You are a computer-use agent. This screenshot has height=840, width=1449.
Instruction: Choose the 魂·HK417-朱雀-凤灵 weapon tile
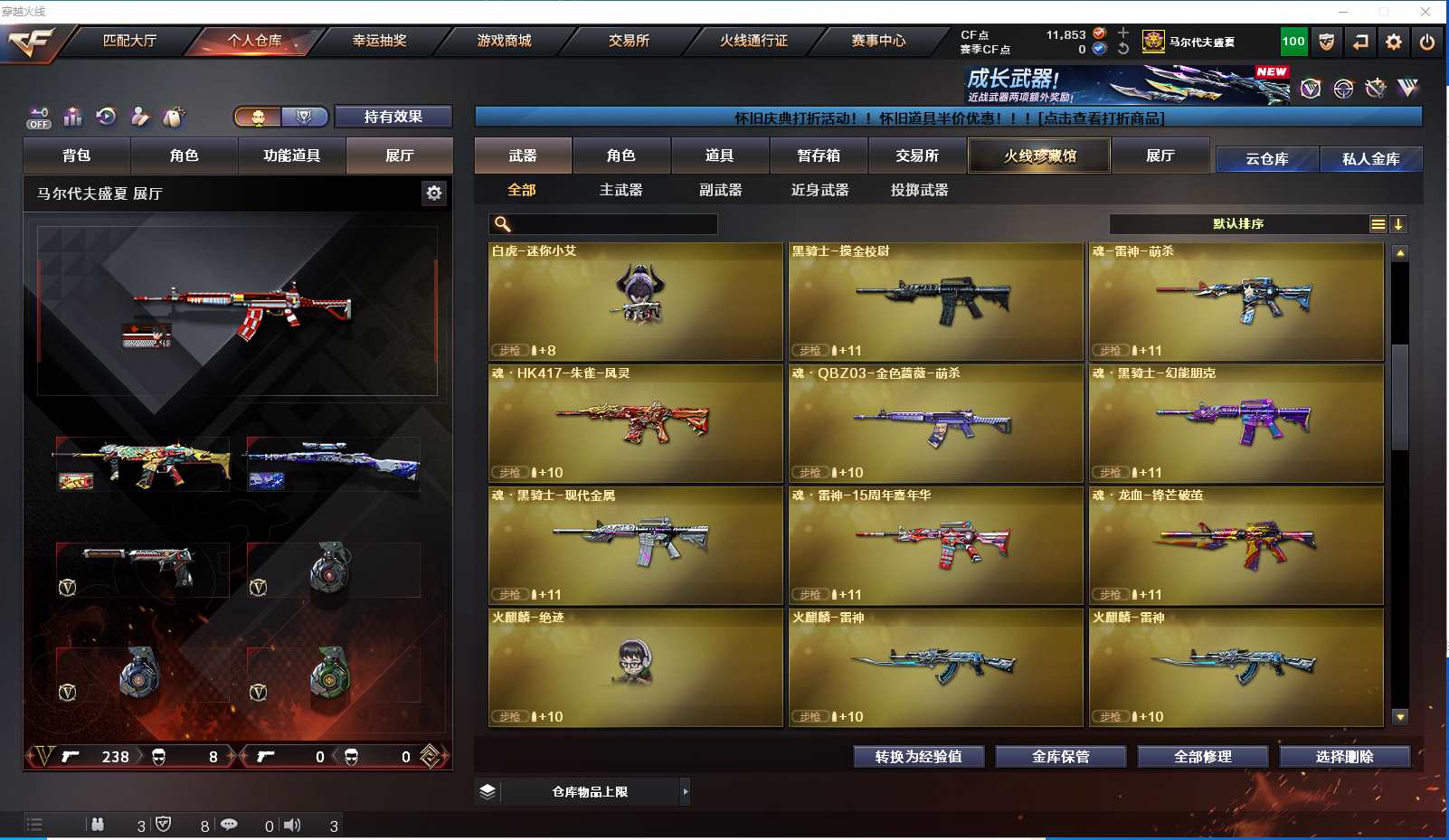[x=635, y=423]
